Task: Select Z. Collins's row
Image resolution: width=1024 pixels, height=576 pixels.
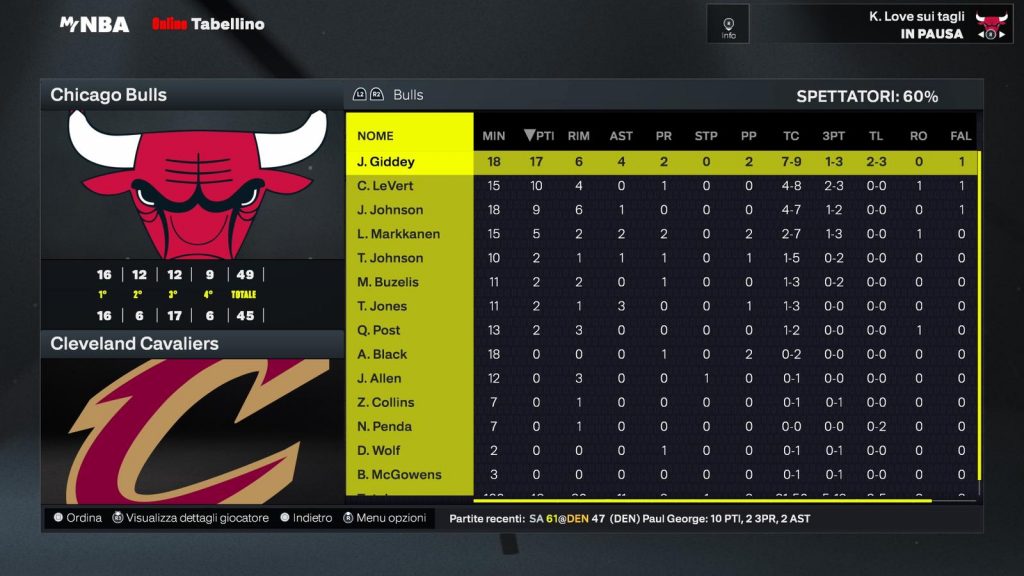Action: pyautogui.click(x=385, y=402)
